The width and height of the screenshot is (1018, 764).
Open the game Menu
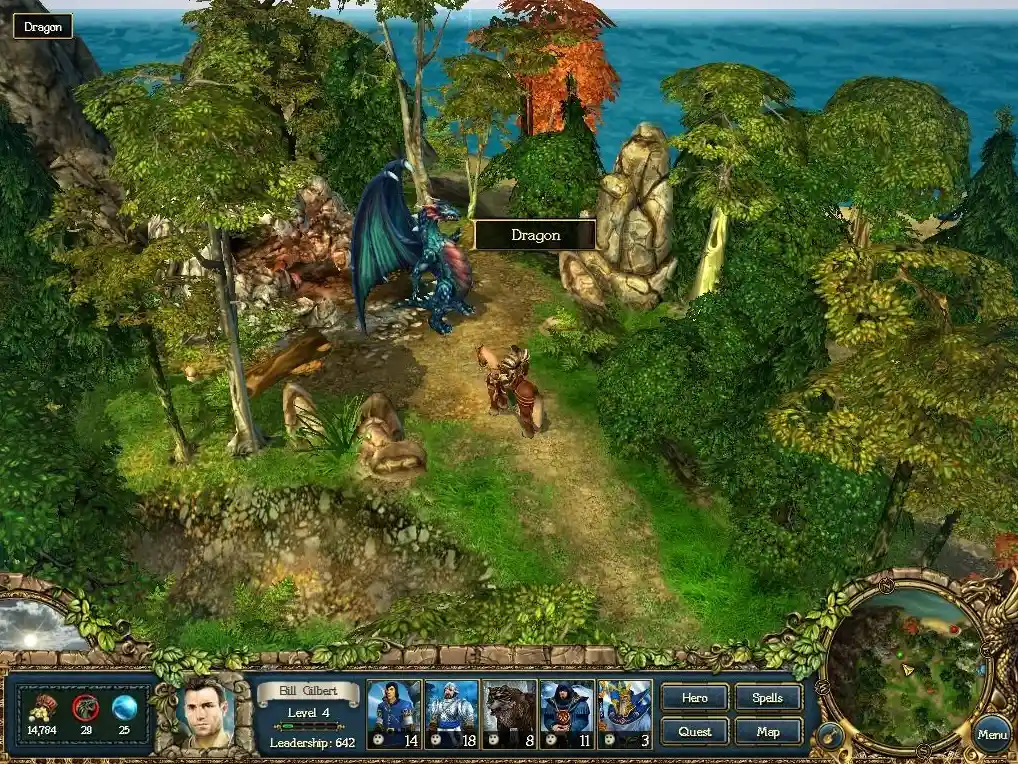[x=992, y=735]
